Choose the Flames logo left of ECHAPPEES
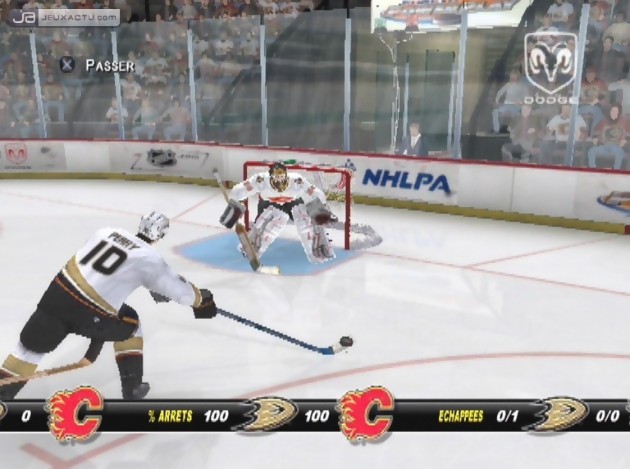The height and width of the screenshot is (469, 630). pyautogui.click(x=365, y=414)
